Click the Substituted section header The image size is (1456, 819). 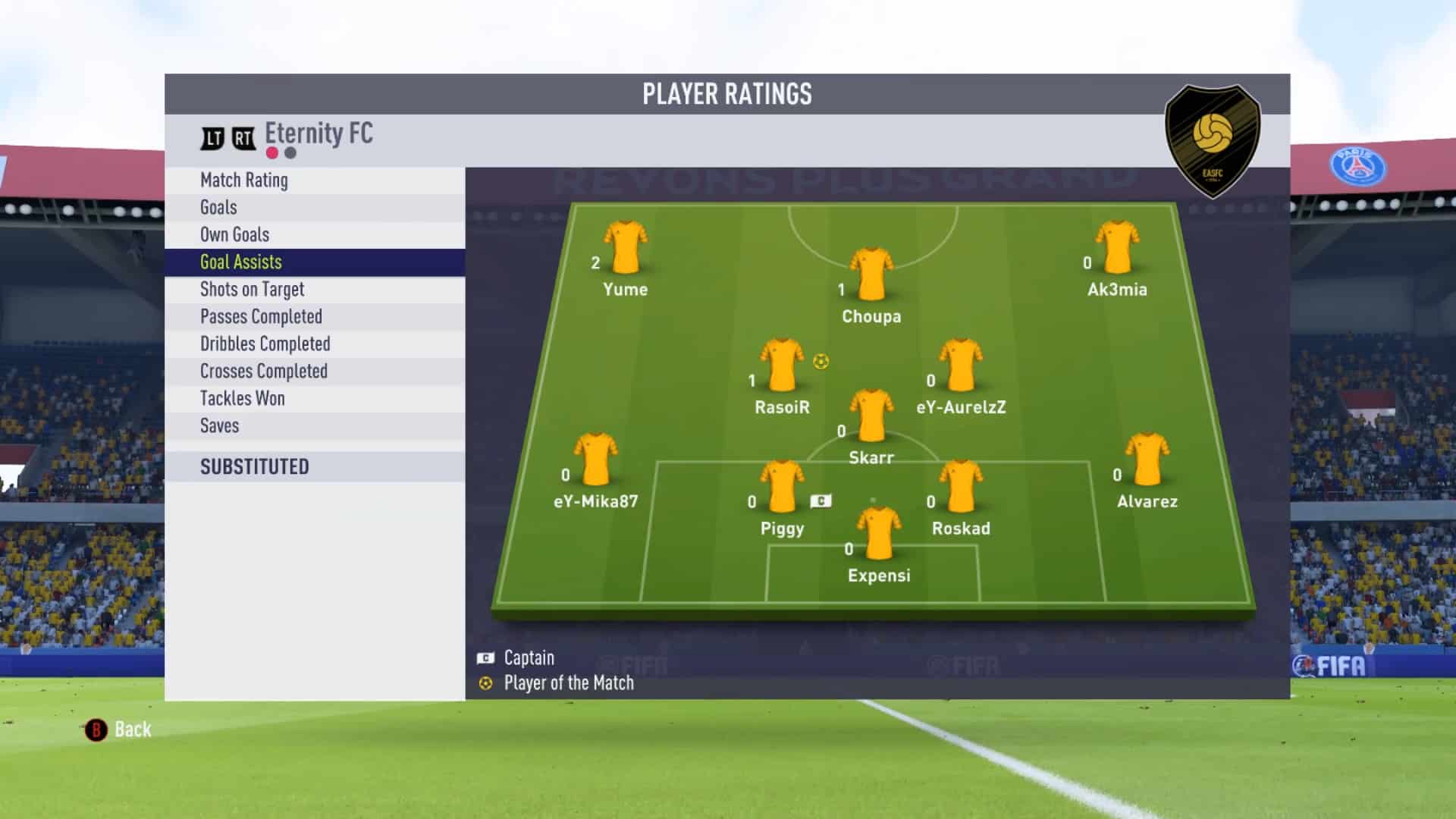coord(314,467)
